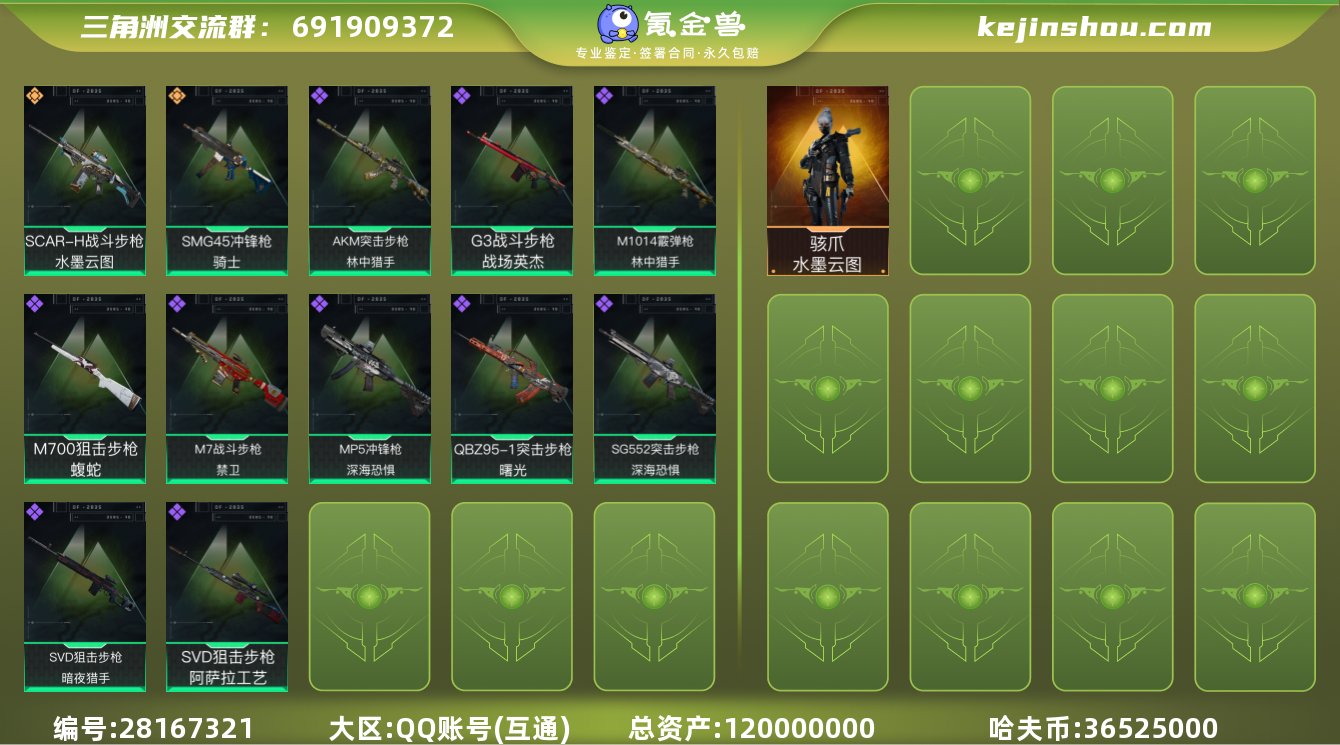Click the emblem in the empty slot beside SVD card
This screenshot has width=1340, height=745.
[369, 597]
